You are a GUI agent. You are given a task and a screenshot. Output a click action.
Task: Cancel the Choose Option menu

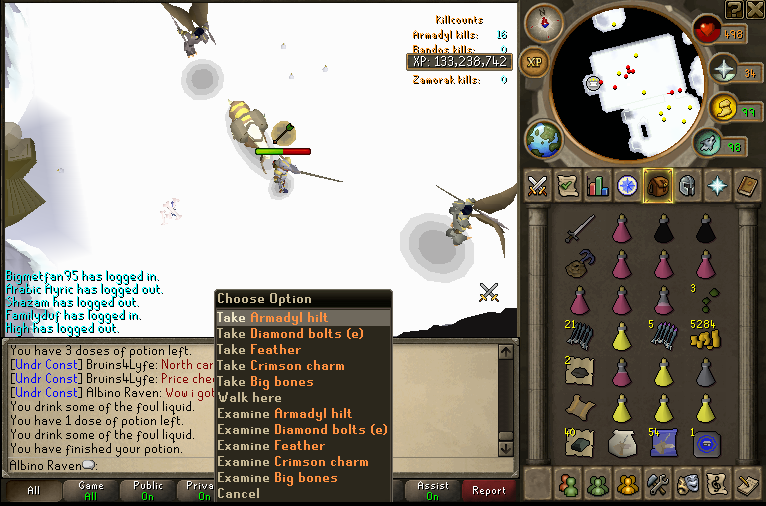pos(238,493)
